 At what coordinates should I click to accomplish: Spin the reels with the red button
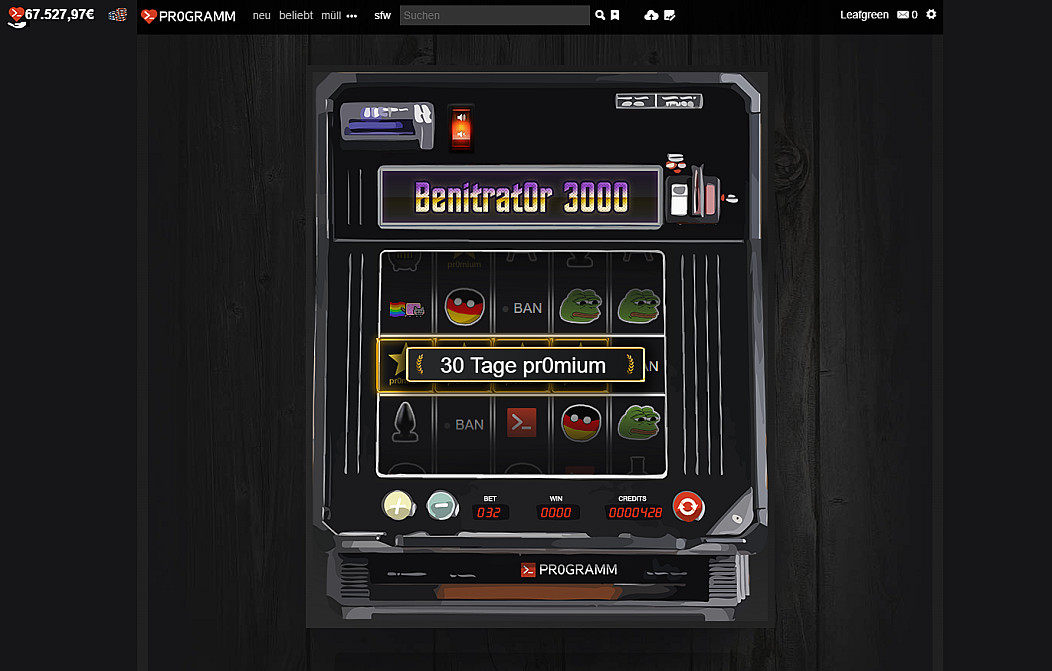pyautogui.click(x=687, y=507)
